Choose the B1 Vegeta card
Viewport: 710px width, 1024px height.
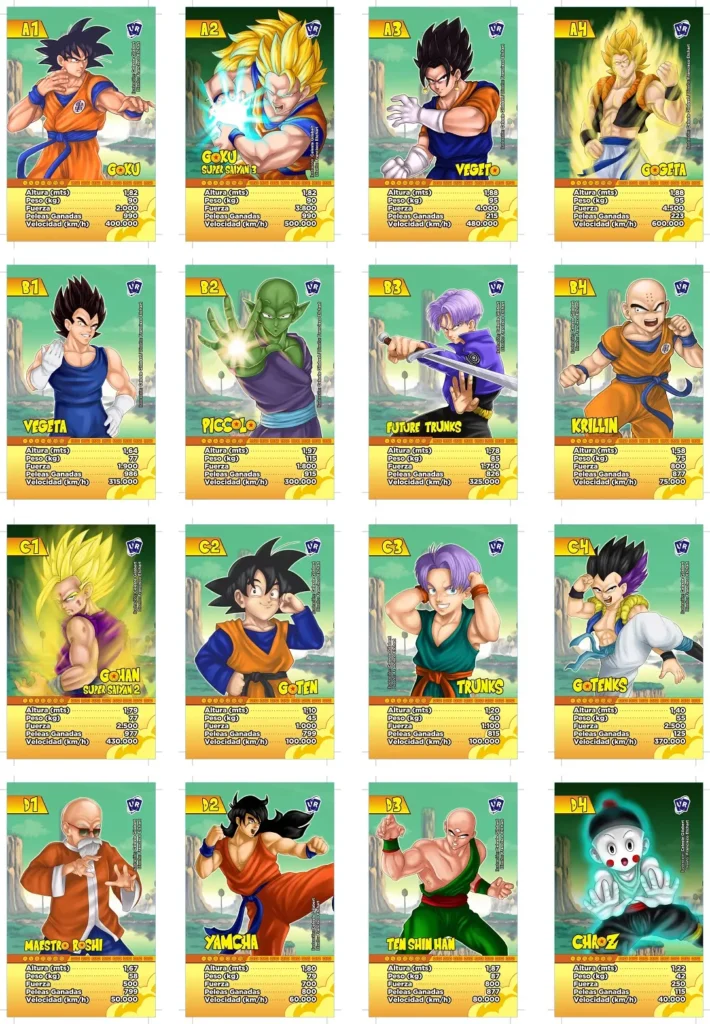coord(81,381)
